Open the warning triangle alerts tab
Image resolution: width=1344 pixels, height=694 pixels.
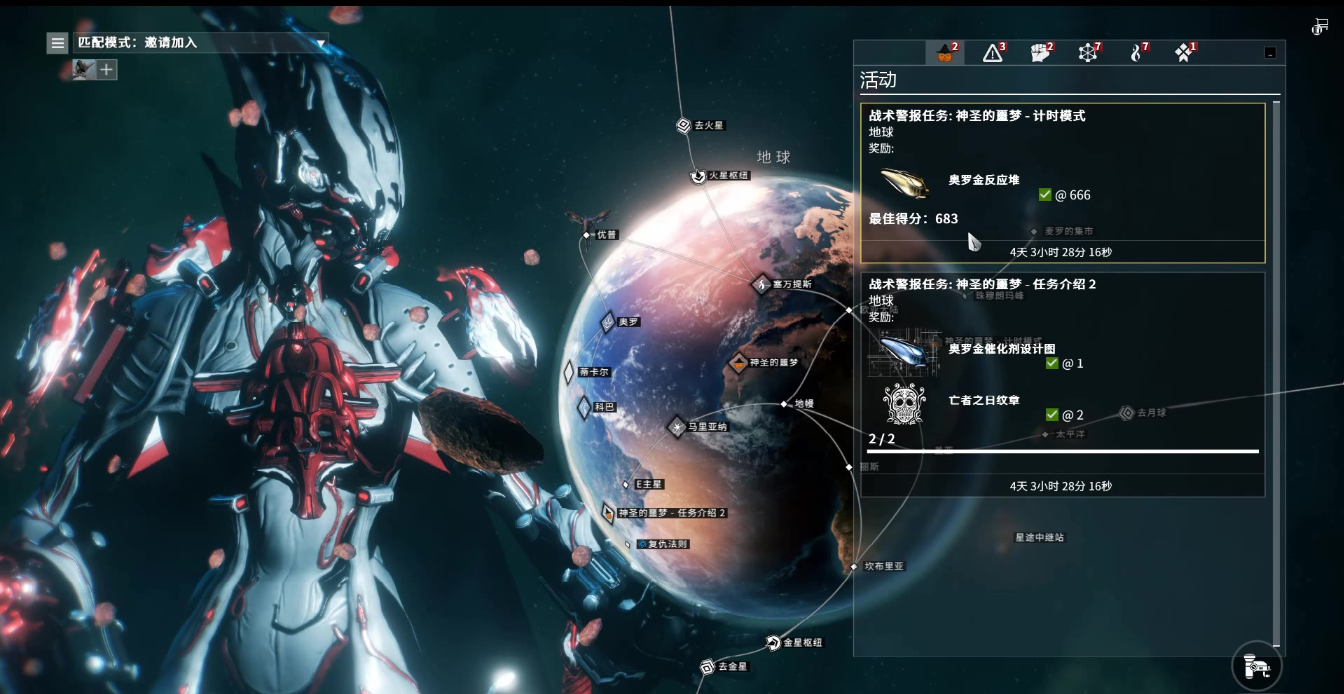pos(993,53)
